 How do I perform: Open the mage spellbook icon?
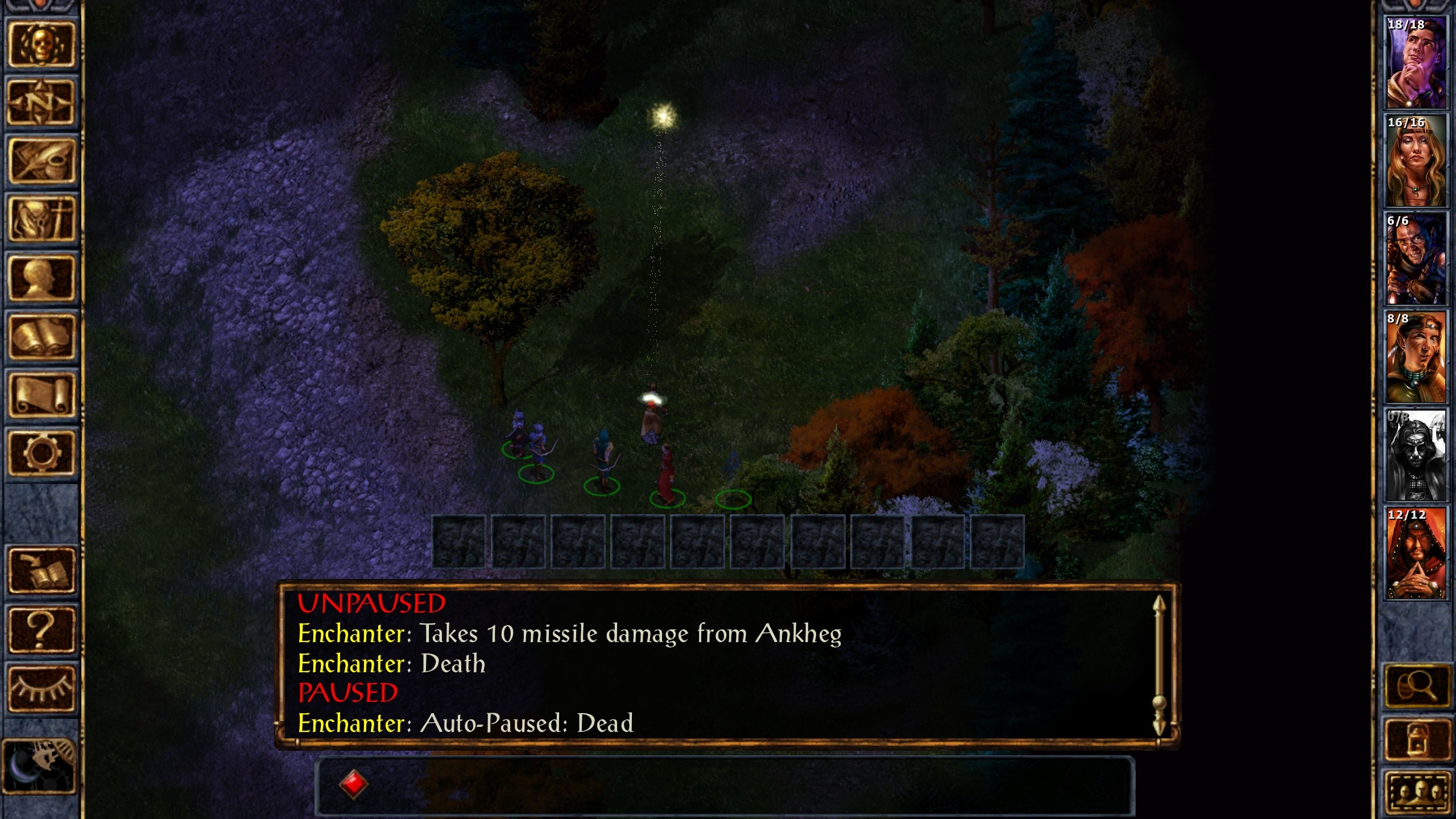pos(41,337)
